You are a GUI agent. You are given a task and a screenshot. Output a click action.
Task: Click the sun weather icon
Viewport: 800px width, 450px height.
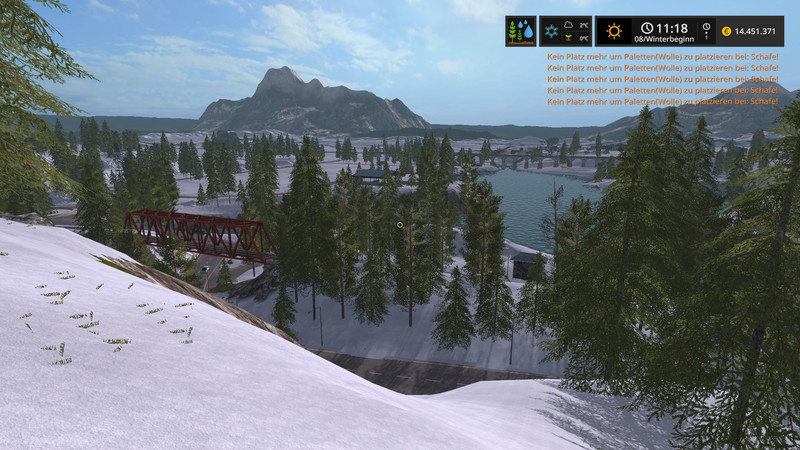614,31
